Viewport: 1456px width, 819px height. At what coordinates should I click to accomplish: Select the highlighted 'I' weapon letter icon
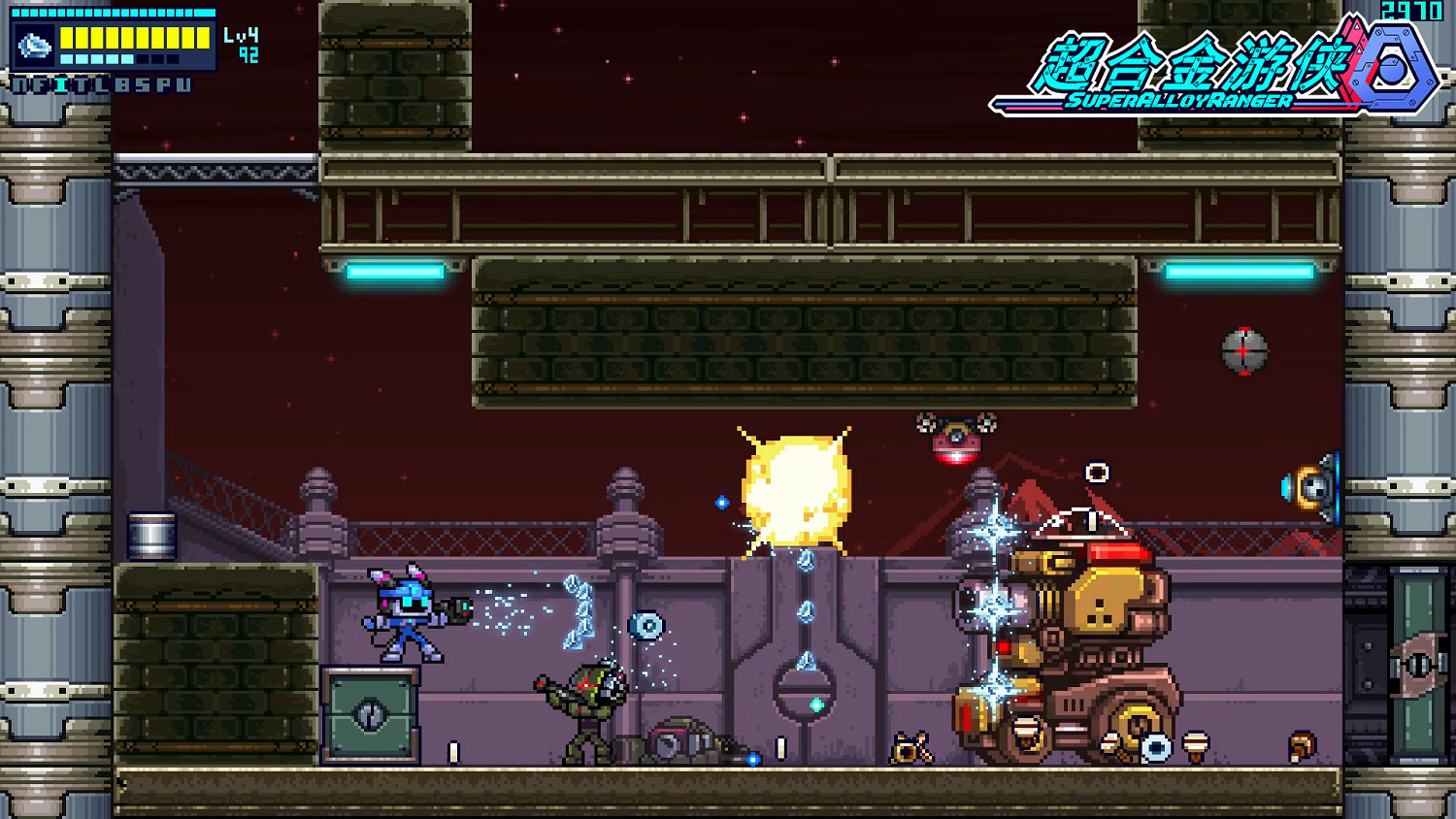coord(59,84)
